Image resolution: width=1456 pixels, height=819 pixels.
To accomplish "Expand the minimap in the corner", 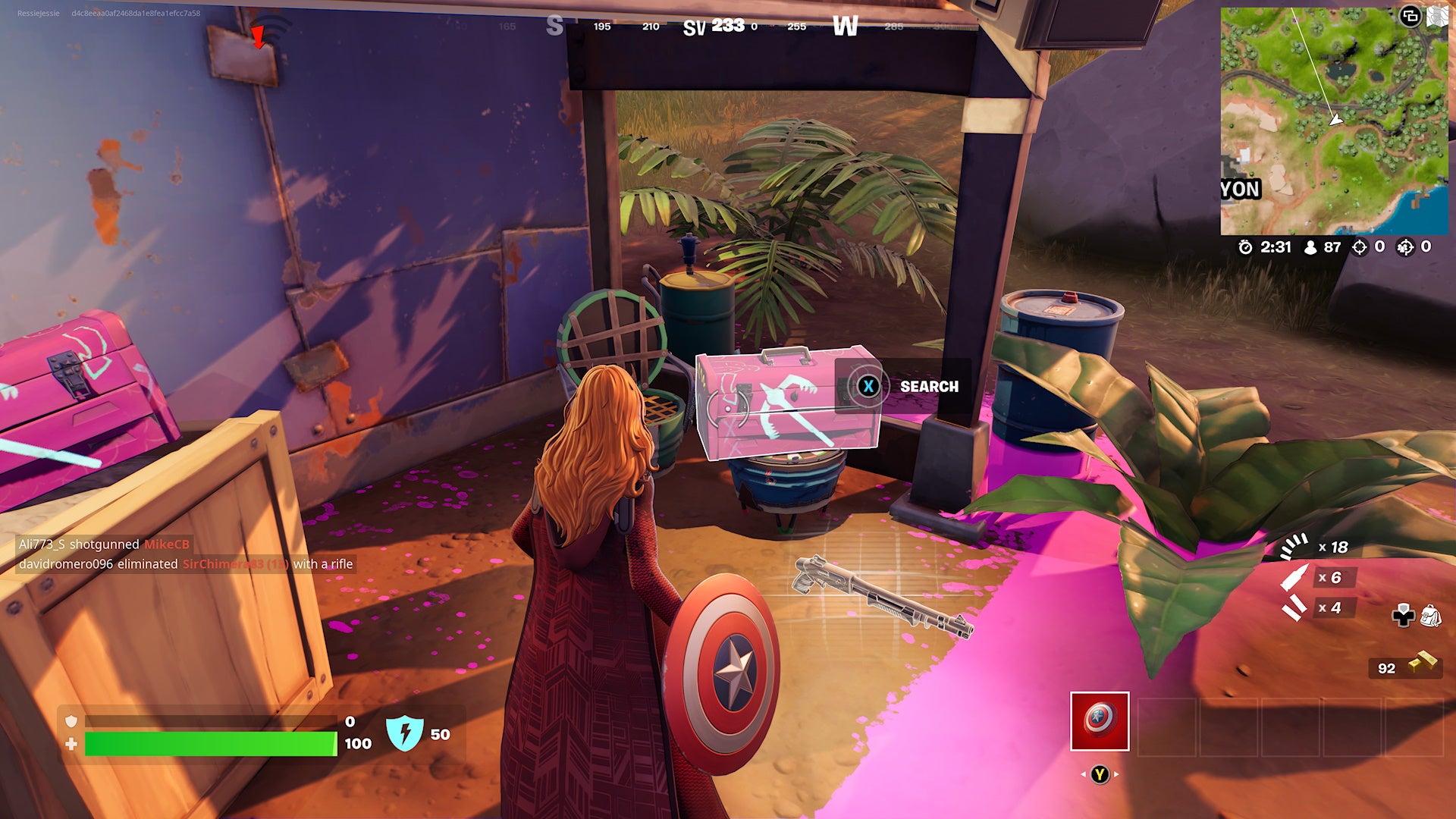I will coord(1410,16).
